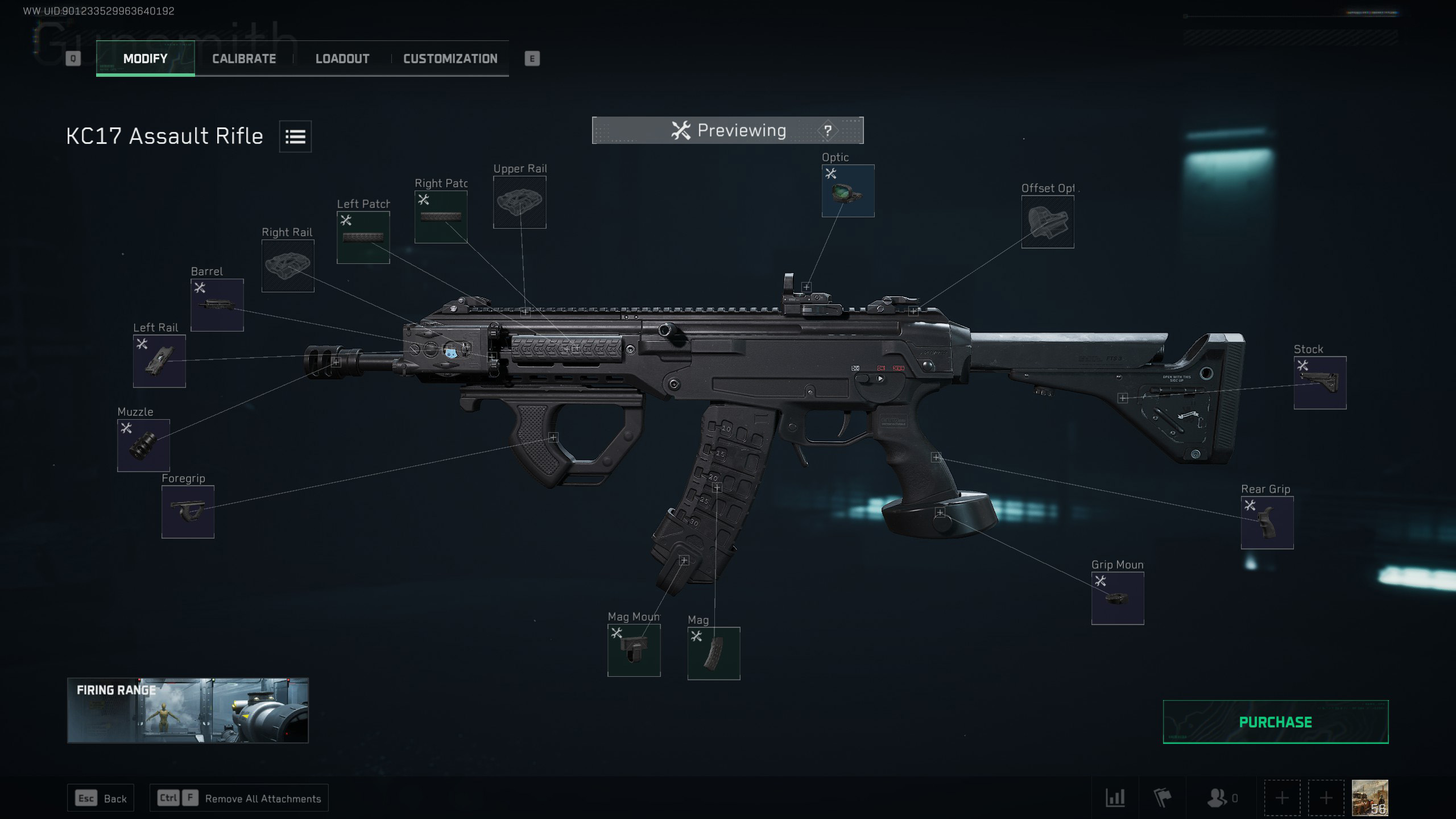Go back using the Back button

[x=101, y=799]
